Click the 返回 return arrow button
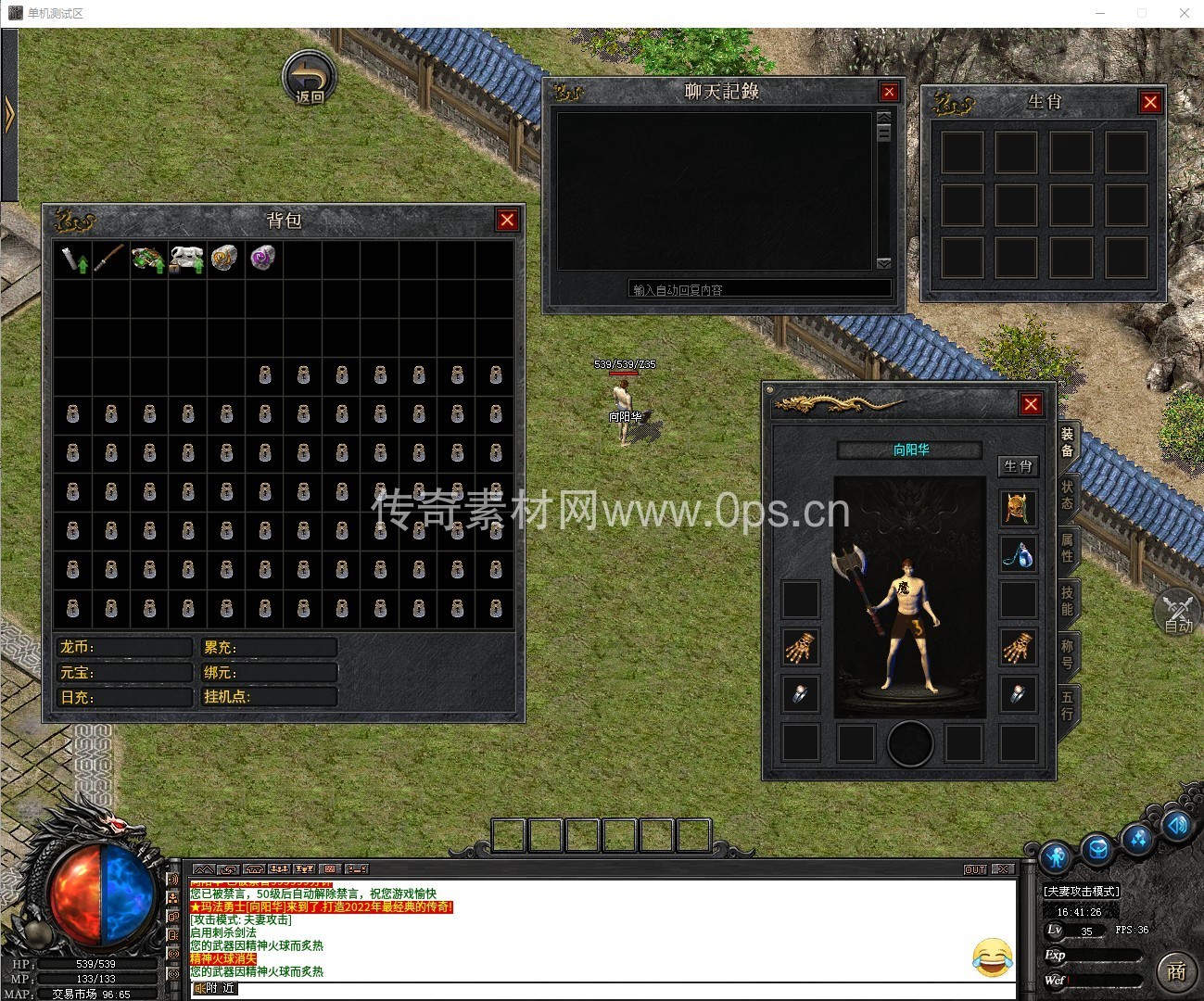The width and height of the screenshot is (1204, 1001). [x=309, y=77]
